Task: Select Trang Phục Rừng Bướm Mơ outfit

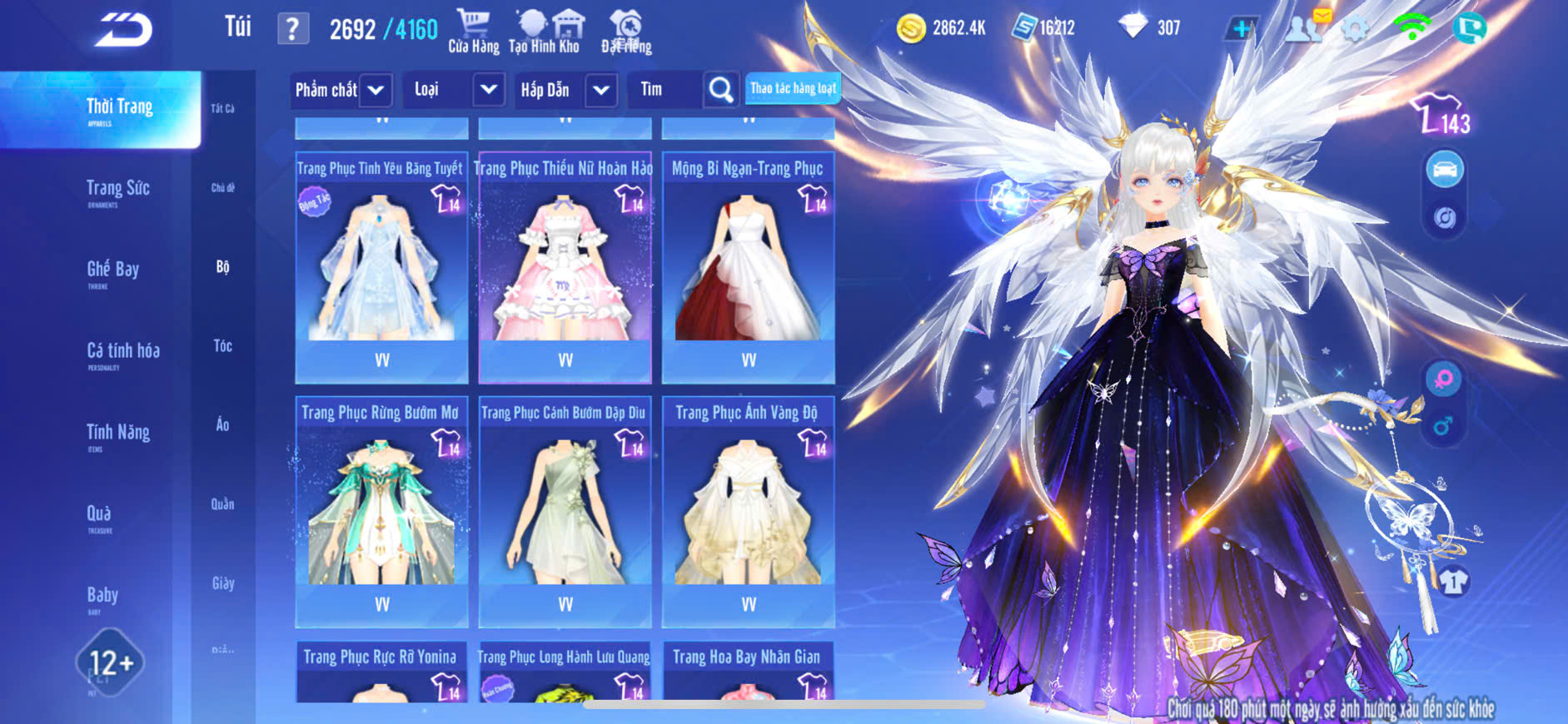Action: [x=381, y=510]
